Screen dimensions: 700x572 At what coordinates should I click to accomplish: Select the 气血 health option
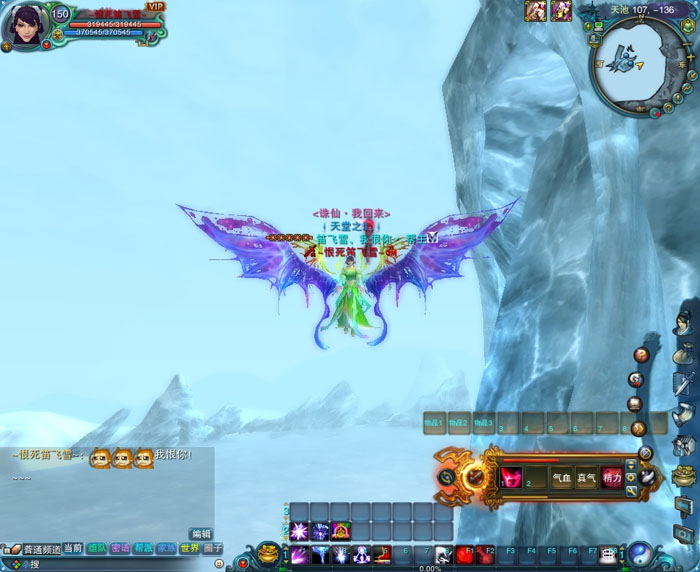coord(562,478)
